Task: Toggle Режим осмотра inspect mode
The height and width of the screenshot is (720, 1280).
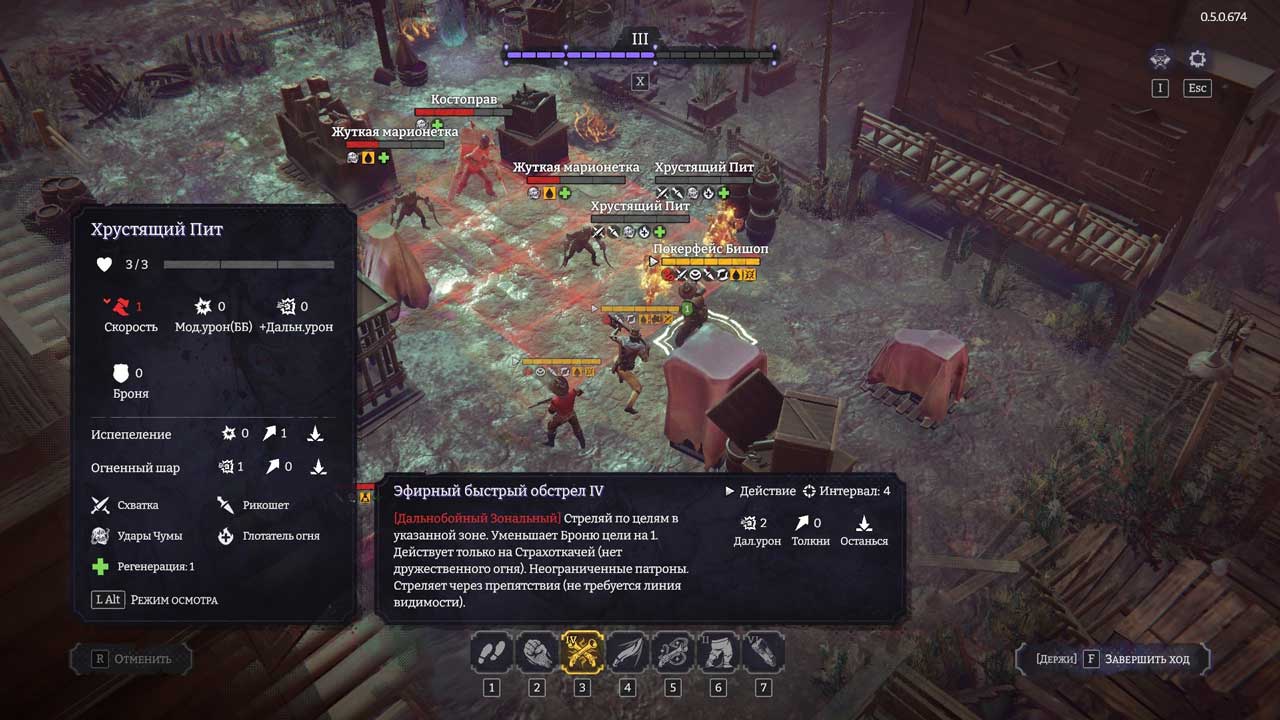Action: (x=156, y=600)
